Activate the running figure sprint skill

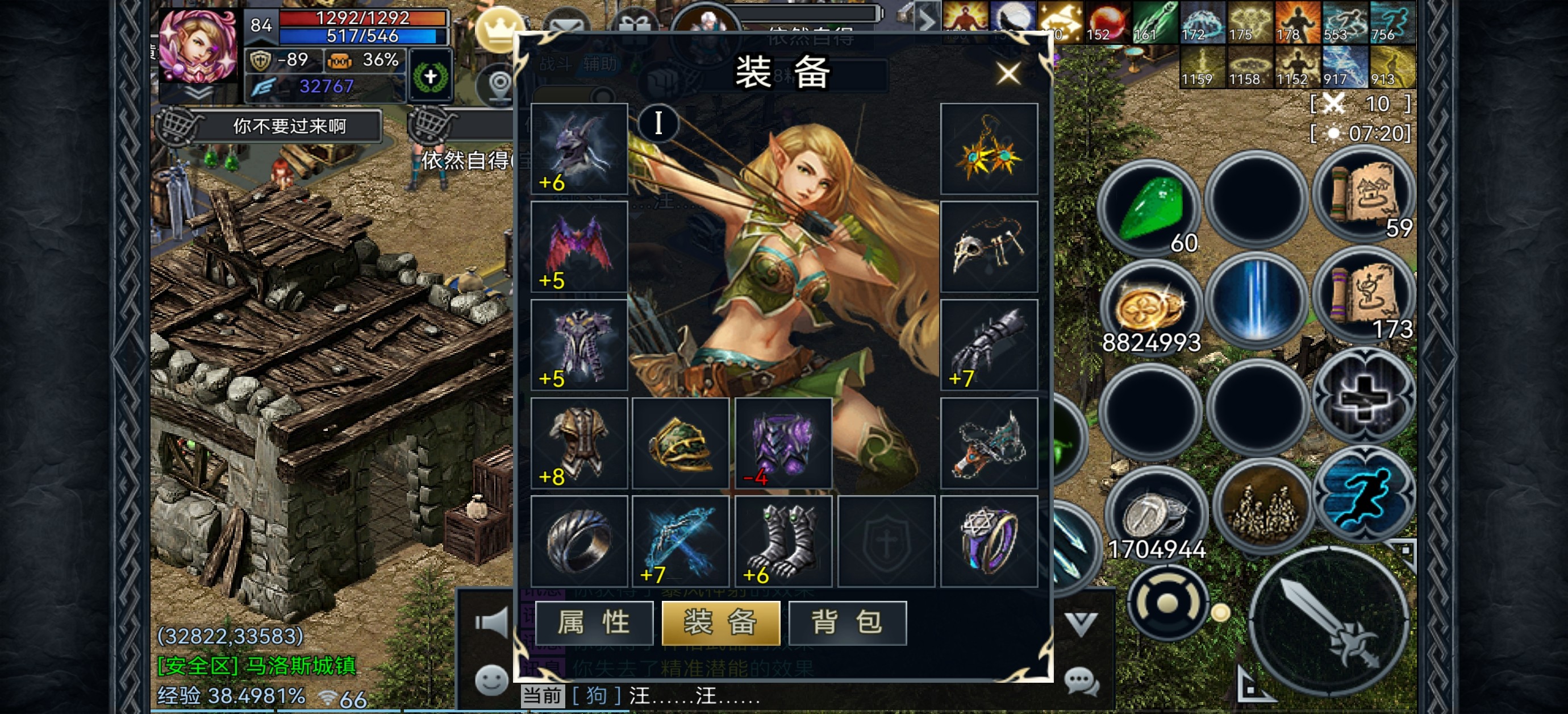[x=1365, y=493]
